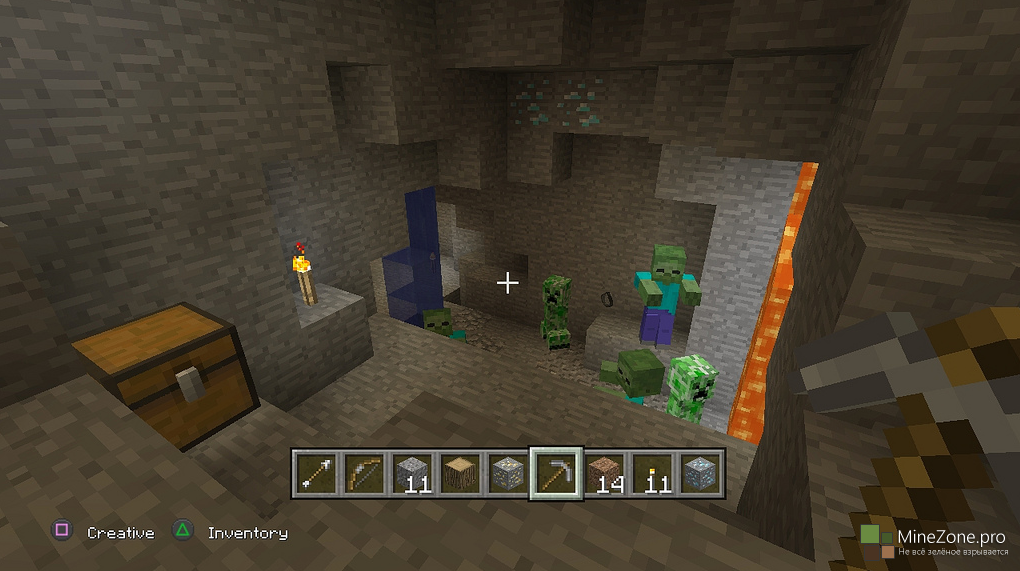Select the arrow slot in the hotbar
Screen dimensions: 1020x571
pyautogui.click(x=316, y=473)
